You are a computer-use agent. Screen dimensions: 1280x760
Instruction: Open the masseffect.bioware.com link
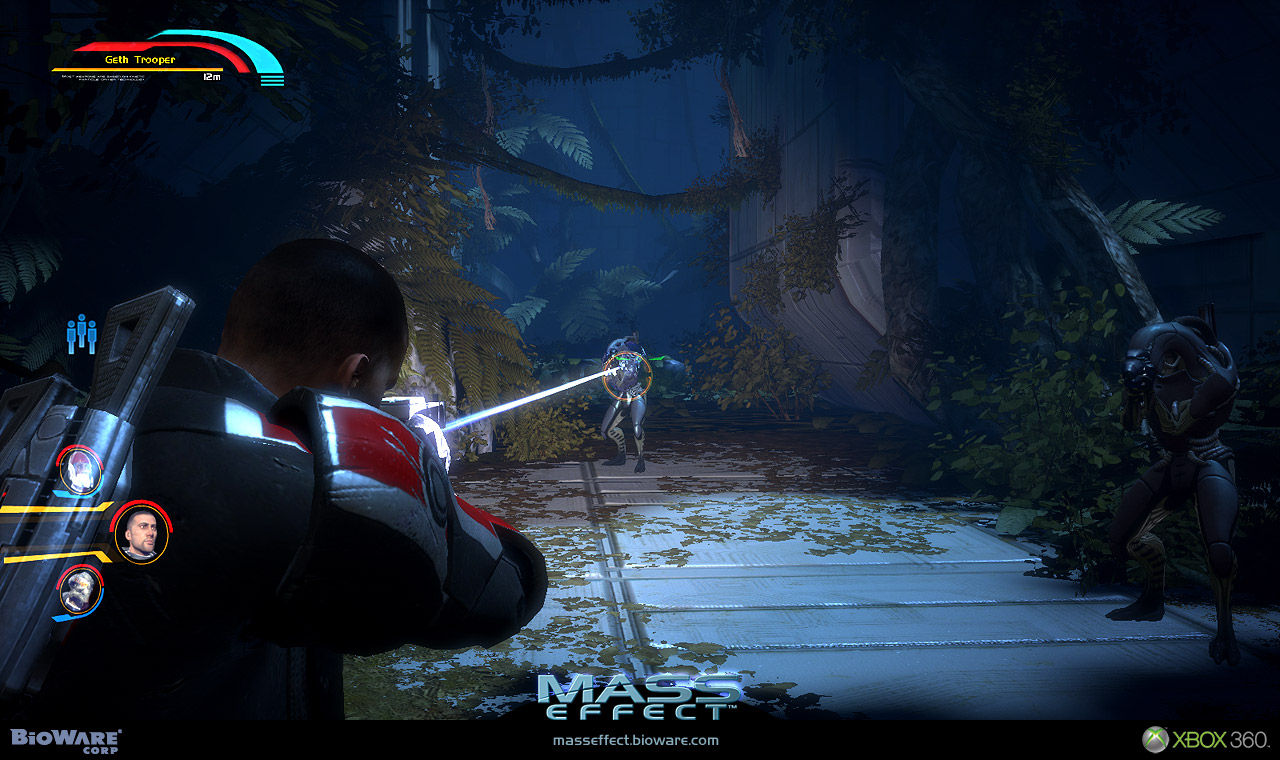click(635, 741)
